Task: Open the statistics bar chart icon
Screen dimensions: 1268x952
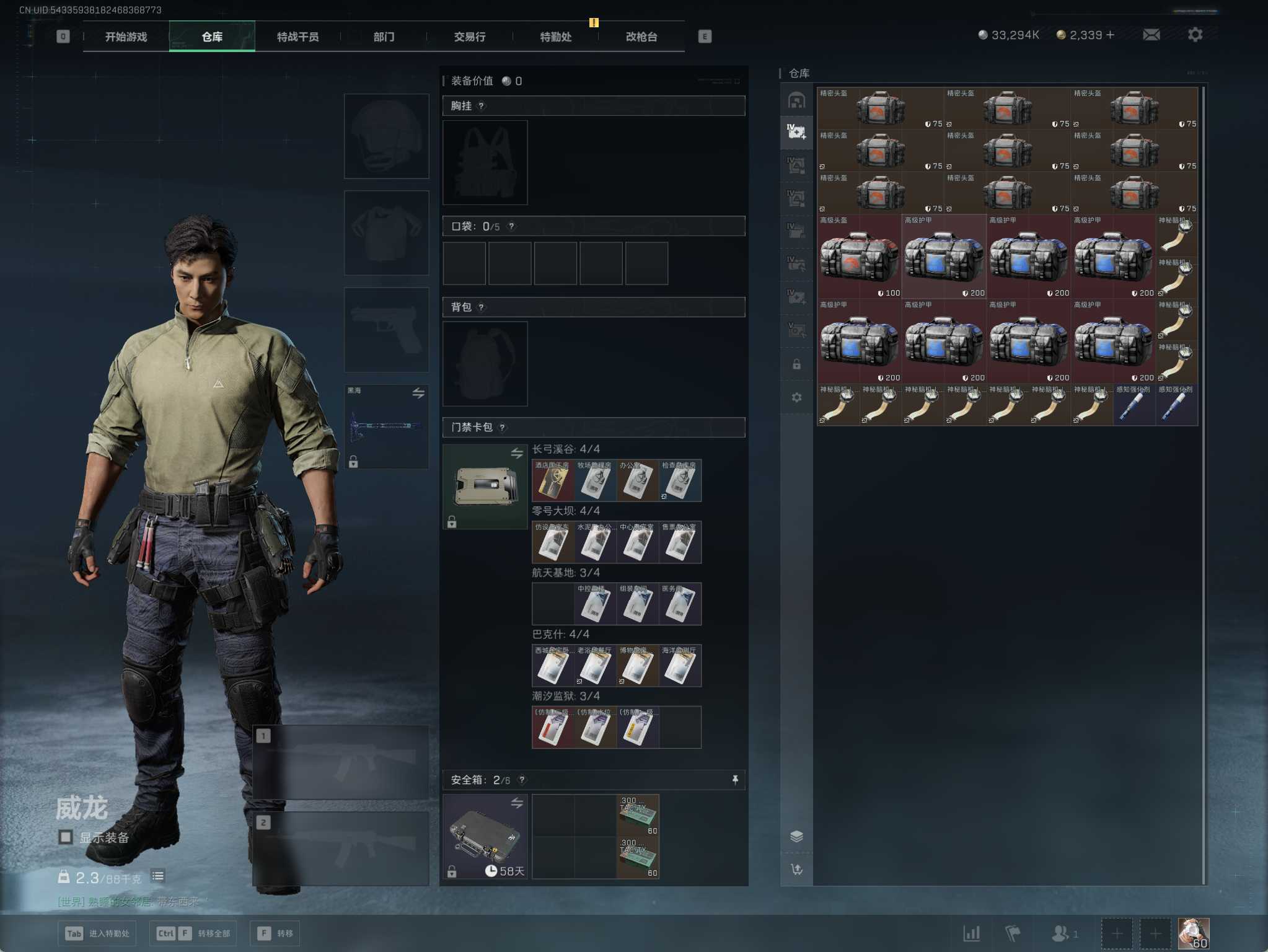Action: pyautogui.click(x=971, y=933)
